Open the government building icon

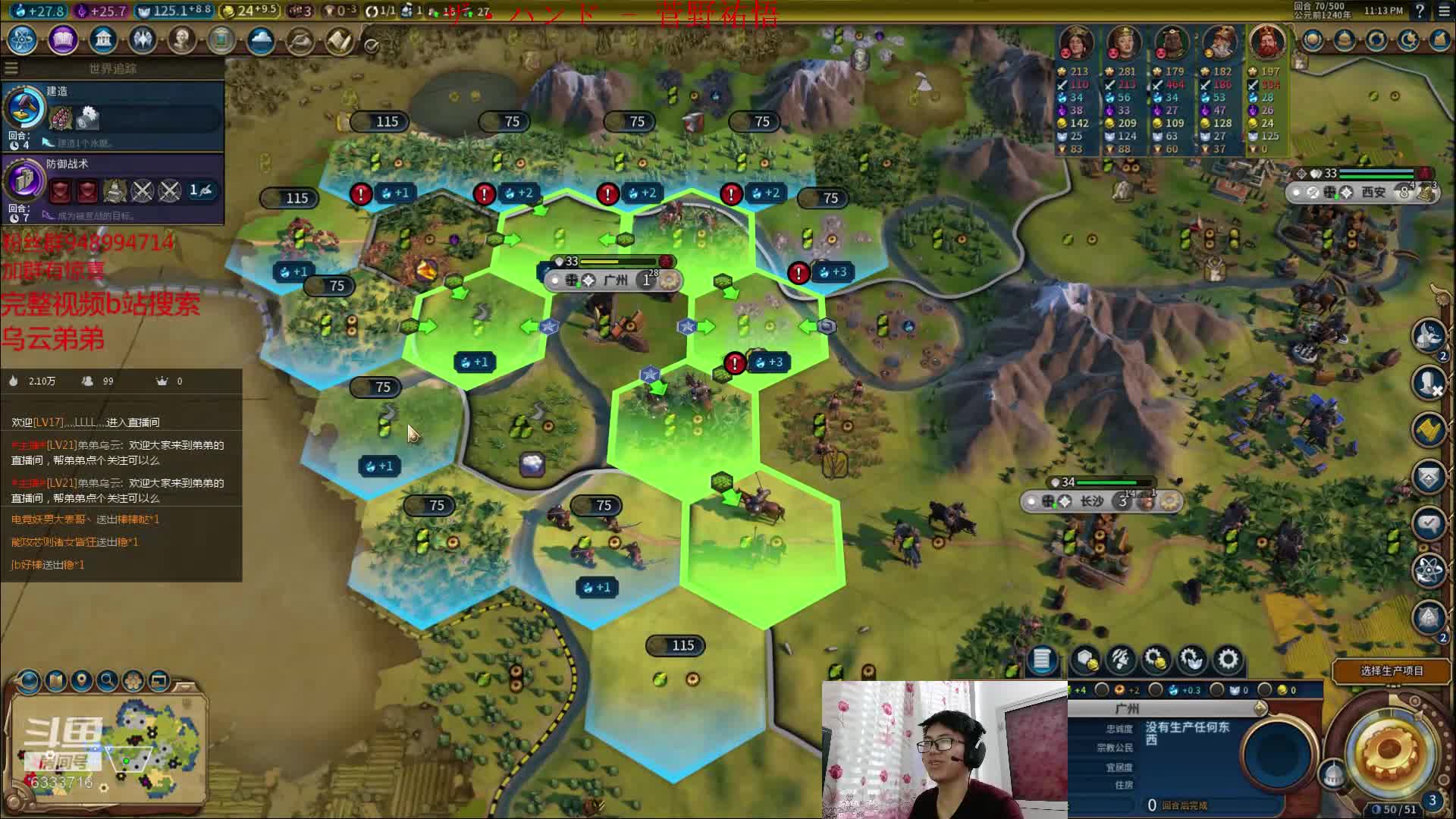click(x=102, y=39)
